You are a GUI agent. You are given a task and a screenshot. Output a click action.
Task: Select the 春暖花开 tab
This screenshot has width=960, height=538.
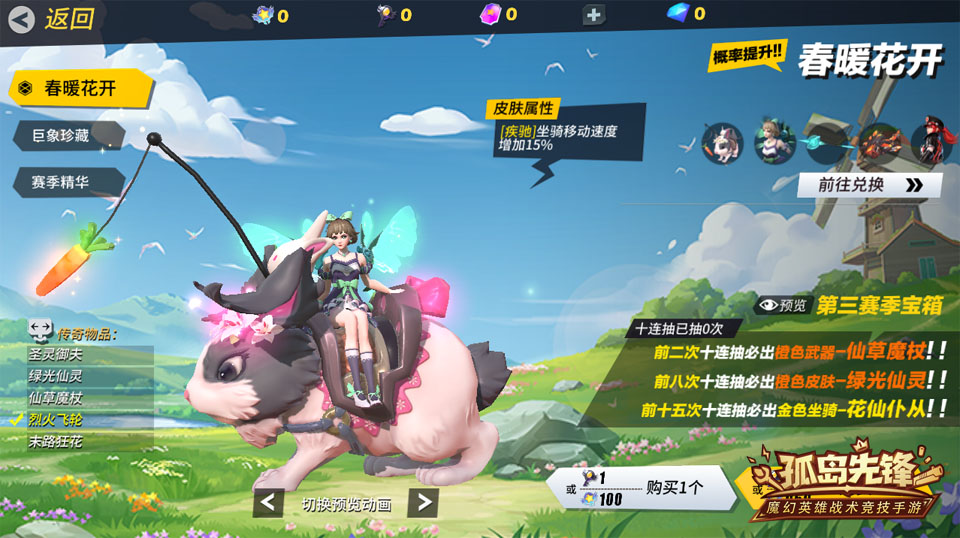(x=80, y=88)
